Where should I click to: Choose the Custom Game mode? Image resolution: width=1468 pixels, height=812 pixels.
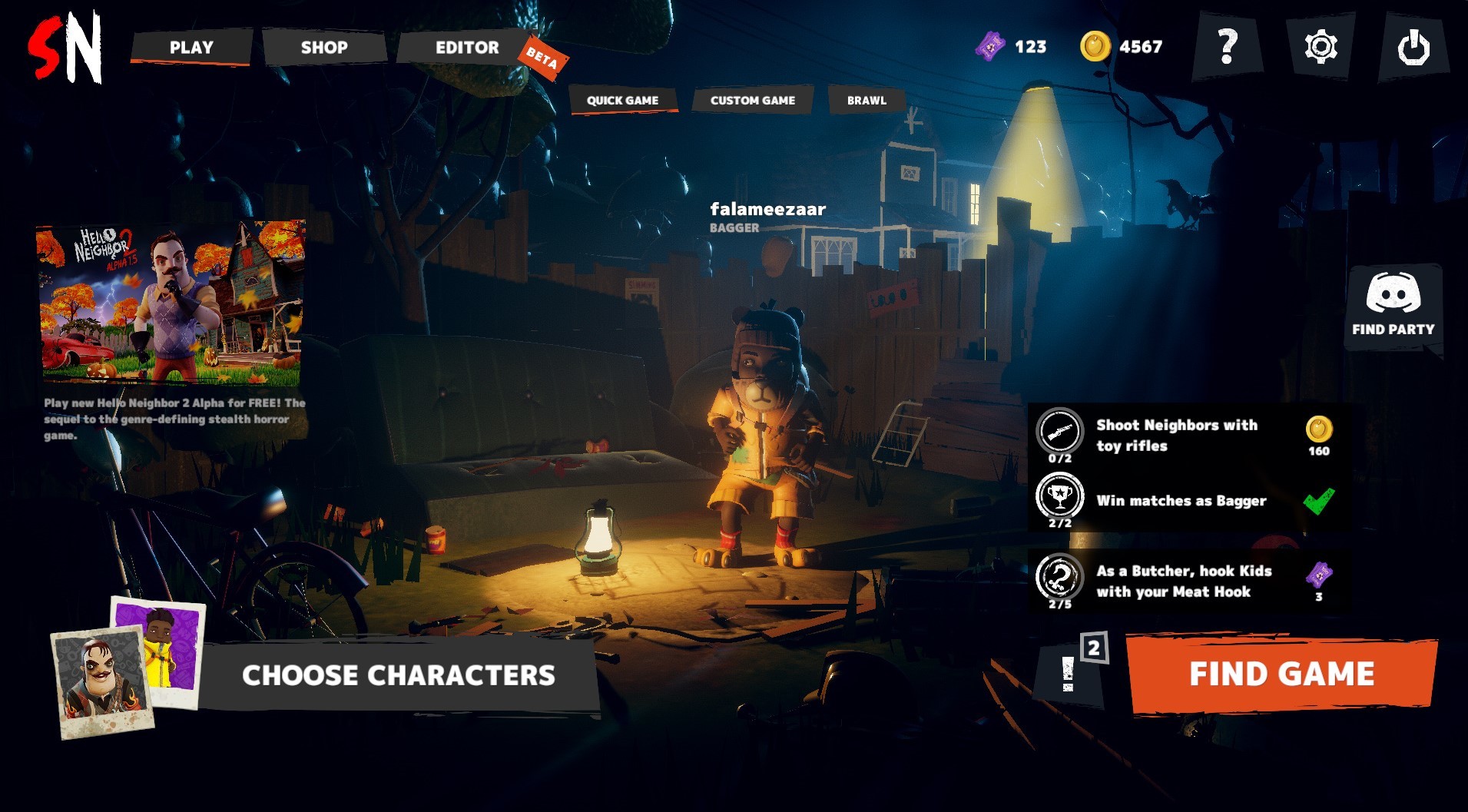coord(752,101)
